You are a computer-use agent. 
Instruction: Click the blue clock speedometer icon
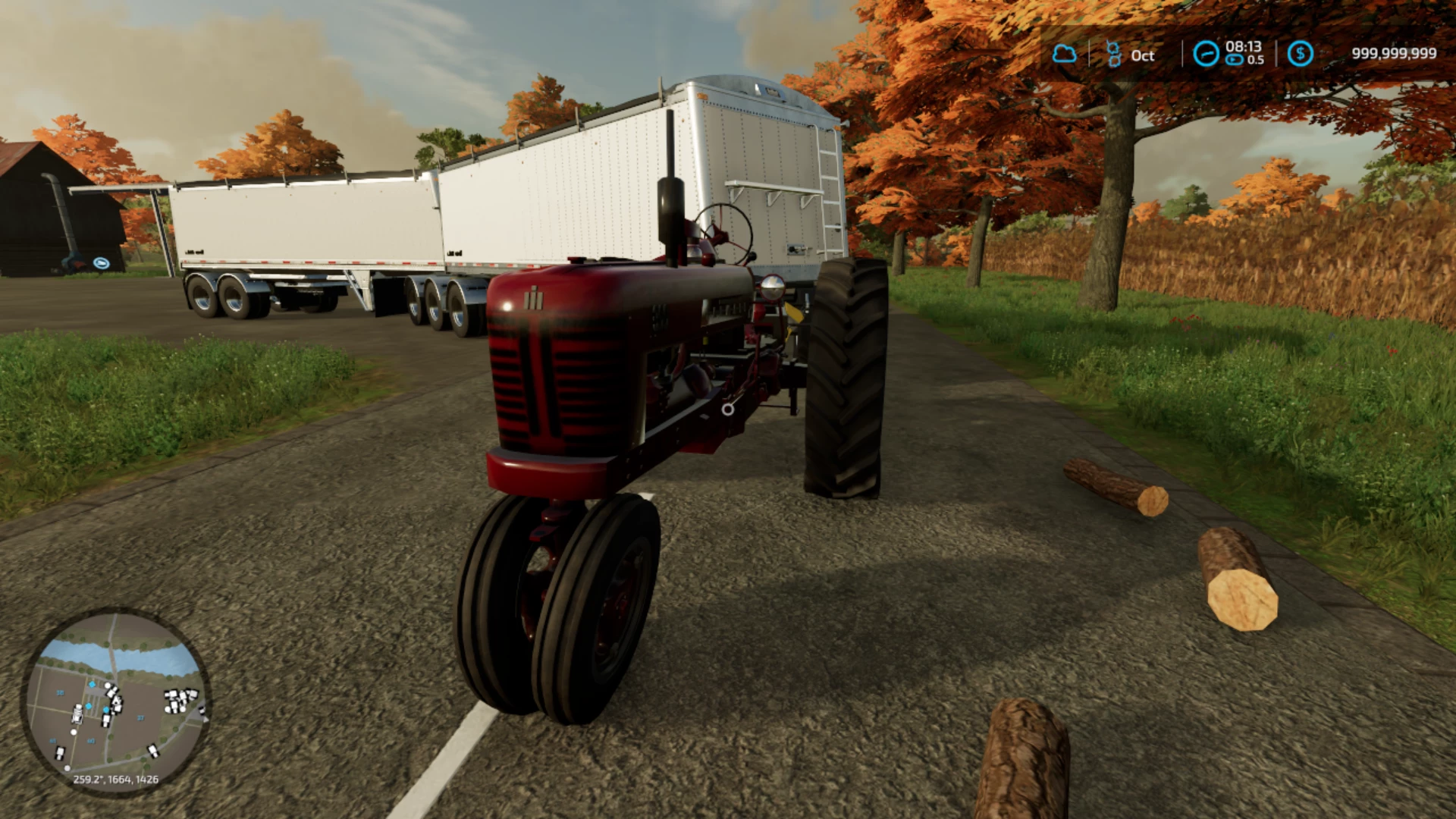[x=1205, y=53]
